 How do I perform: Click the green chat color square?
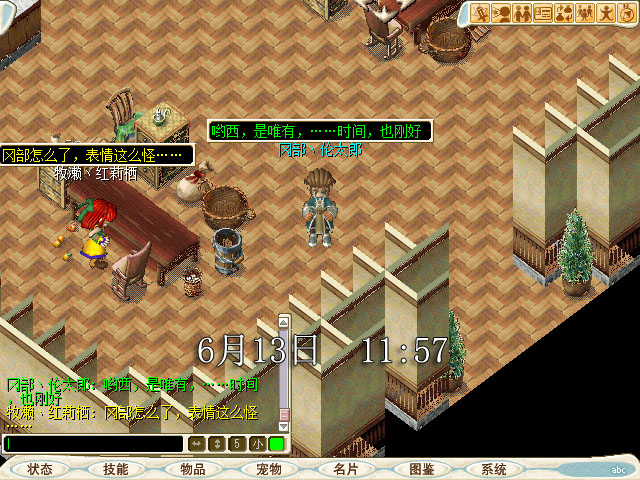tap(276, 443)
